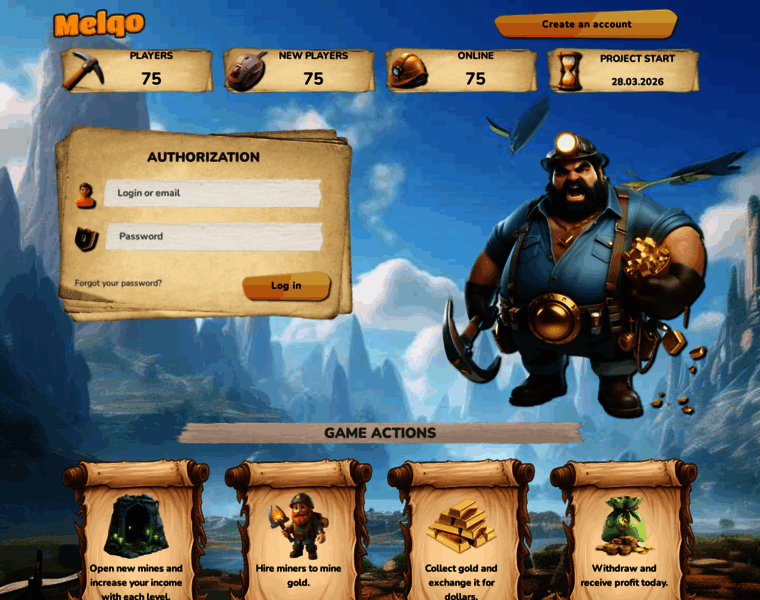The height and width of the screenshot is (600, 760).
Task: Click the Melqo logo
Action: click(99, 23)
